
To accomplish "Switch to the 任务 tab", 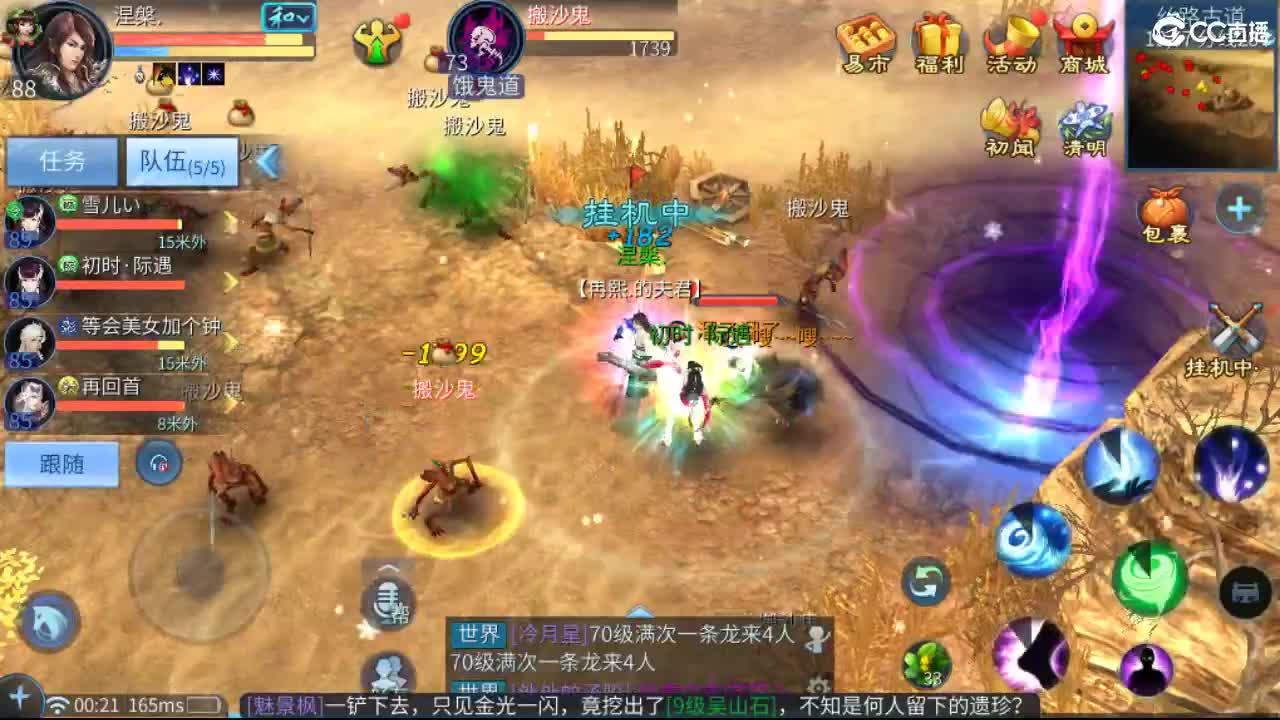I will click(62, 160).
